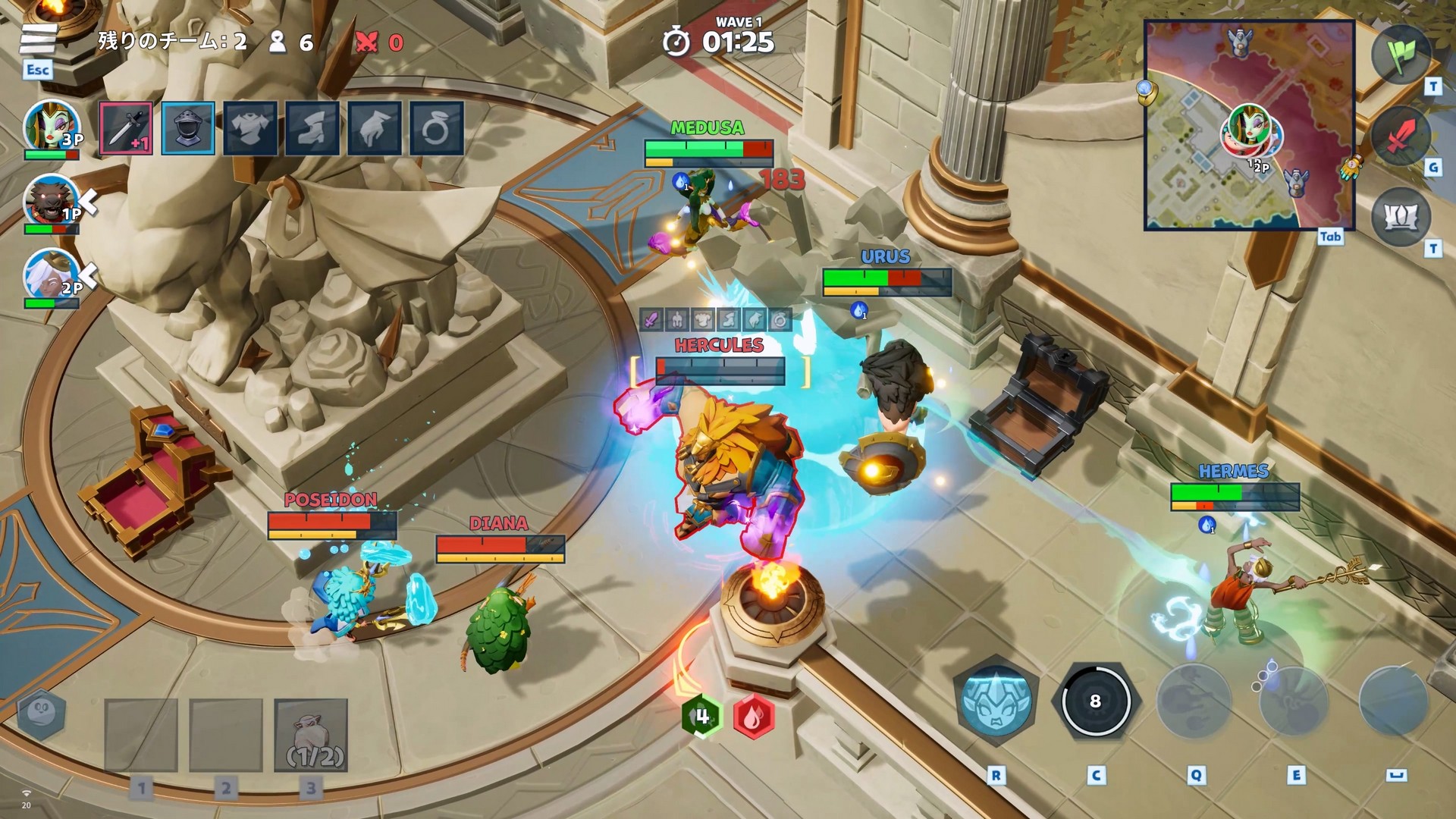
Task: Click the red blood drop hexagon icon
Action: coord(753,716)
